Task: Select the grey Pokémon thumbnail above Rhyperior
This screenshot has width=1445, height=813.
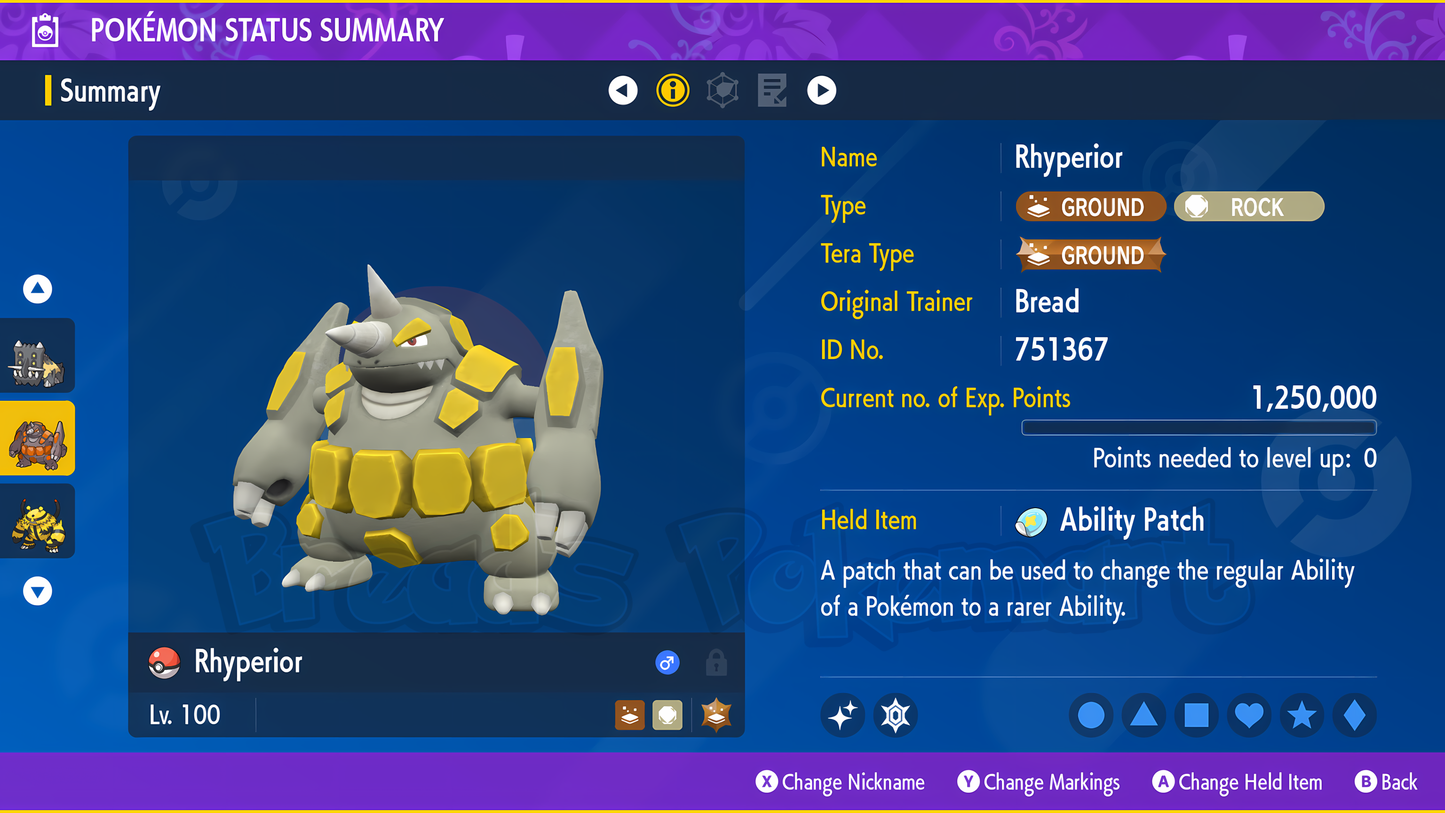Action: click(x=38, y=357)
